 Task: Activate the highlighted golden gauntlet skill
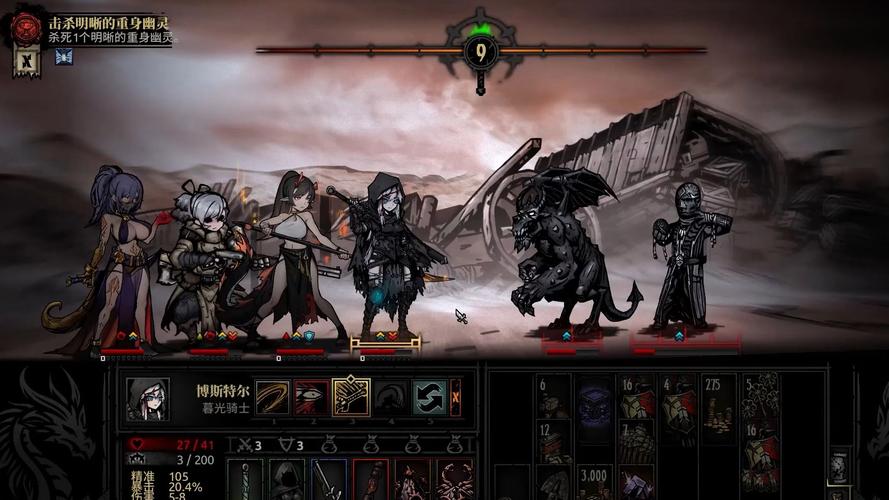click(x=351, y=397)
